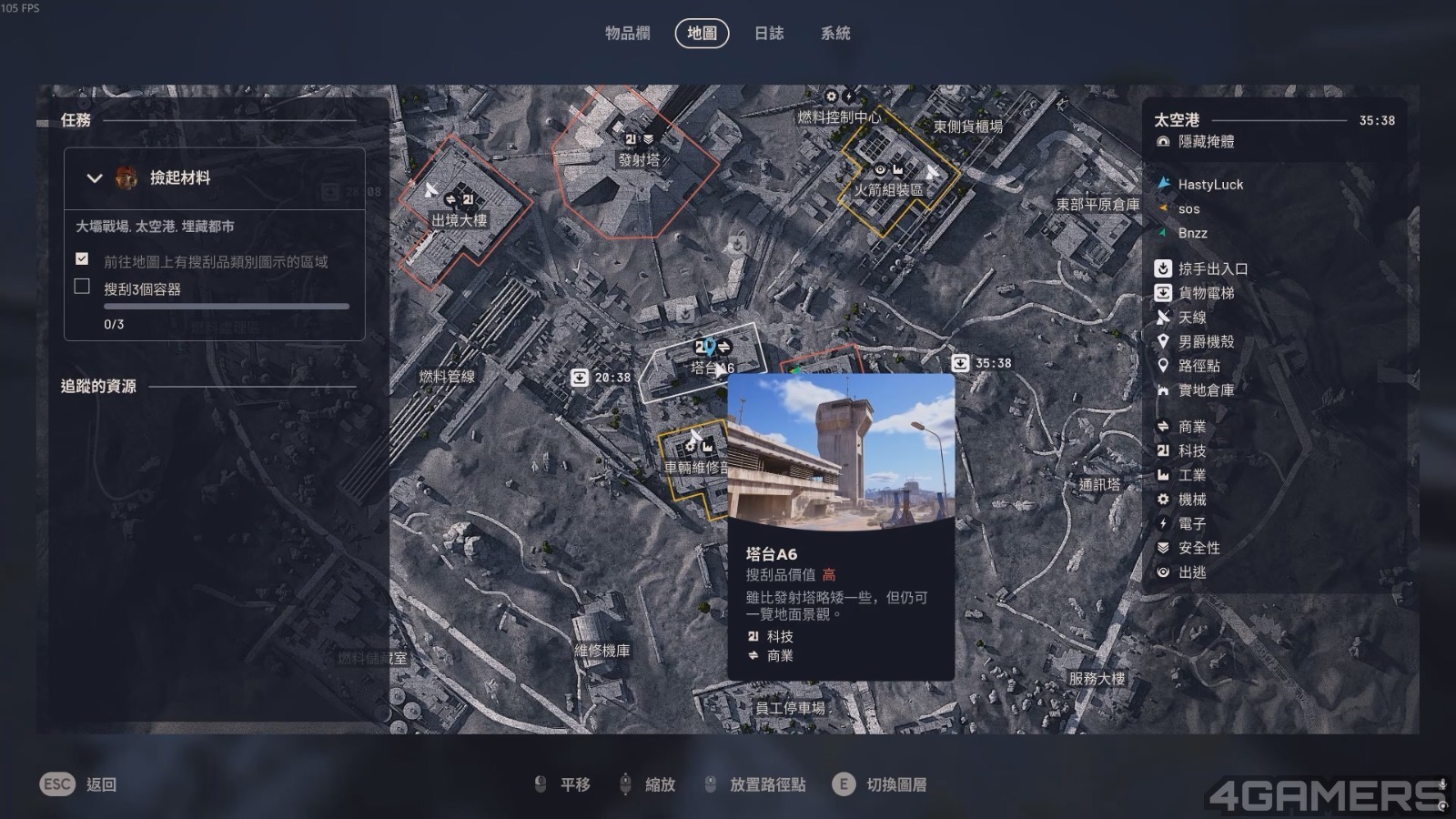Screen dimensions: 1456x819
Task: Toggle the 工業 legend entry
Action: click(x=1191, y=475)
